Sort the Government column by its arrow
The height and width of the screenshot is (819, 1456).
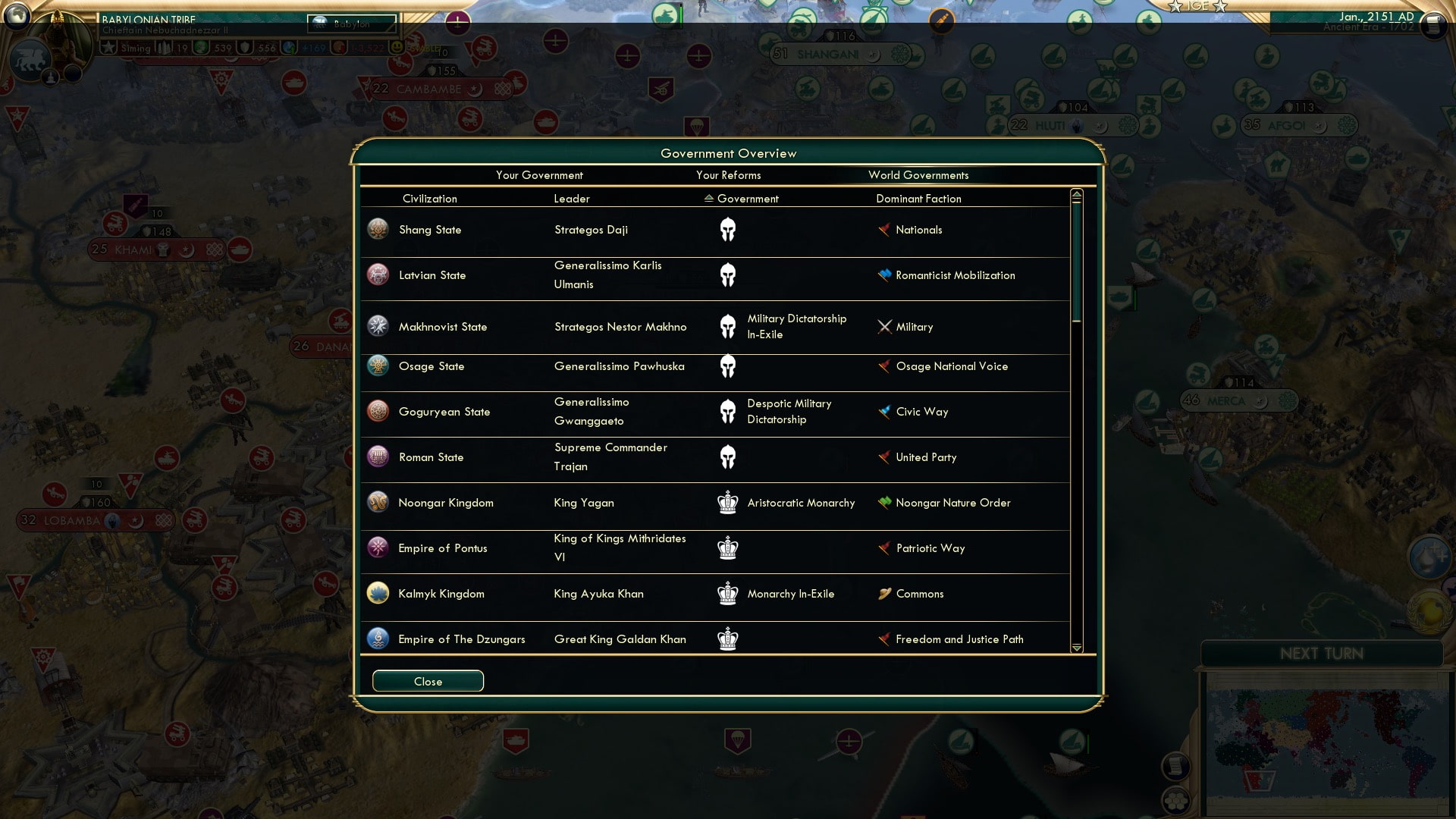[708, 199]
